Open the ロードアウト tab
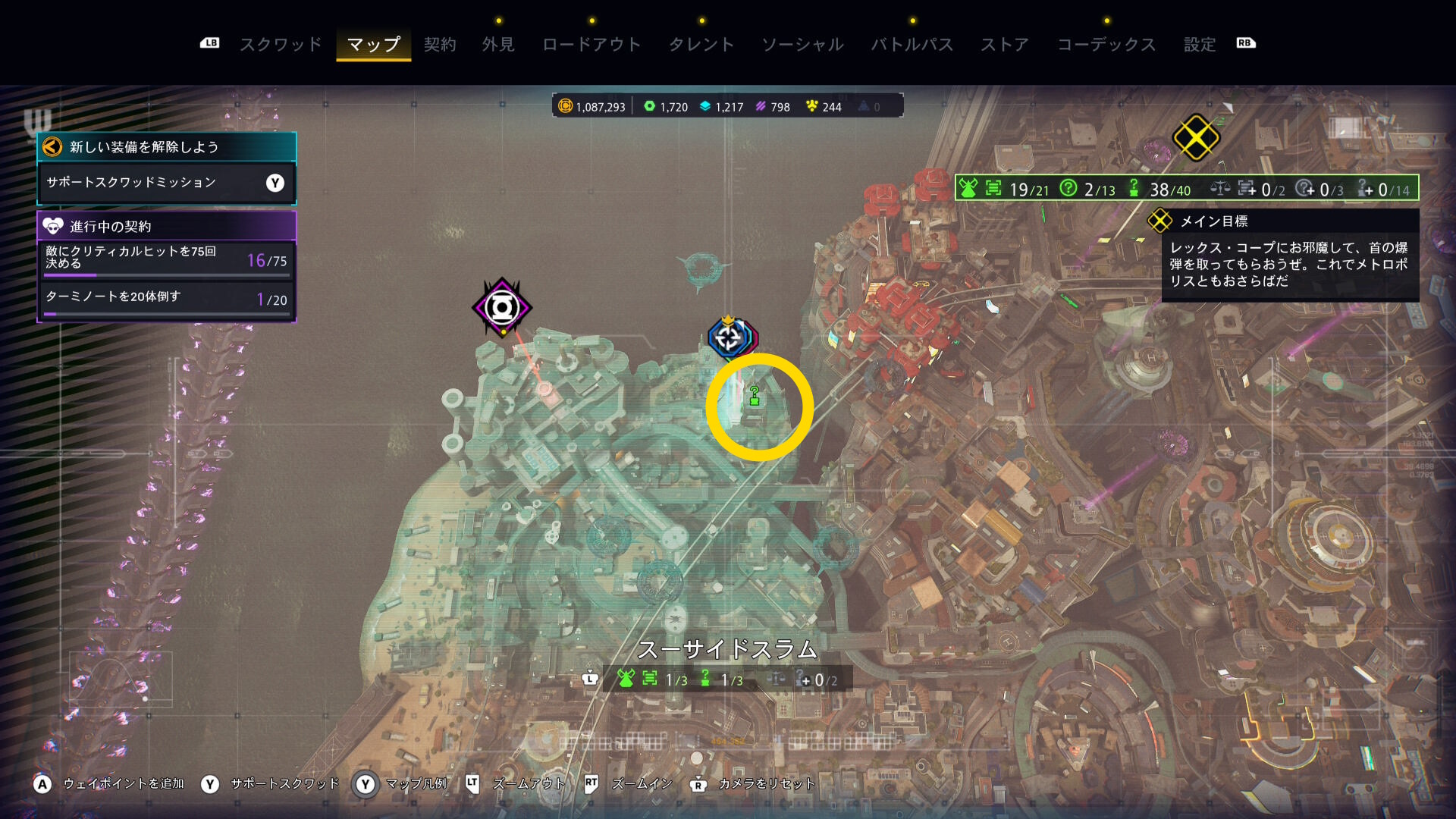 (591, 45)
